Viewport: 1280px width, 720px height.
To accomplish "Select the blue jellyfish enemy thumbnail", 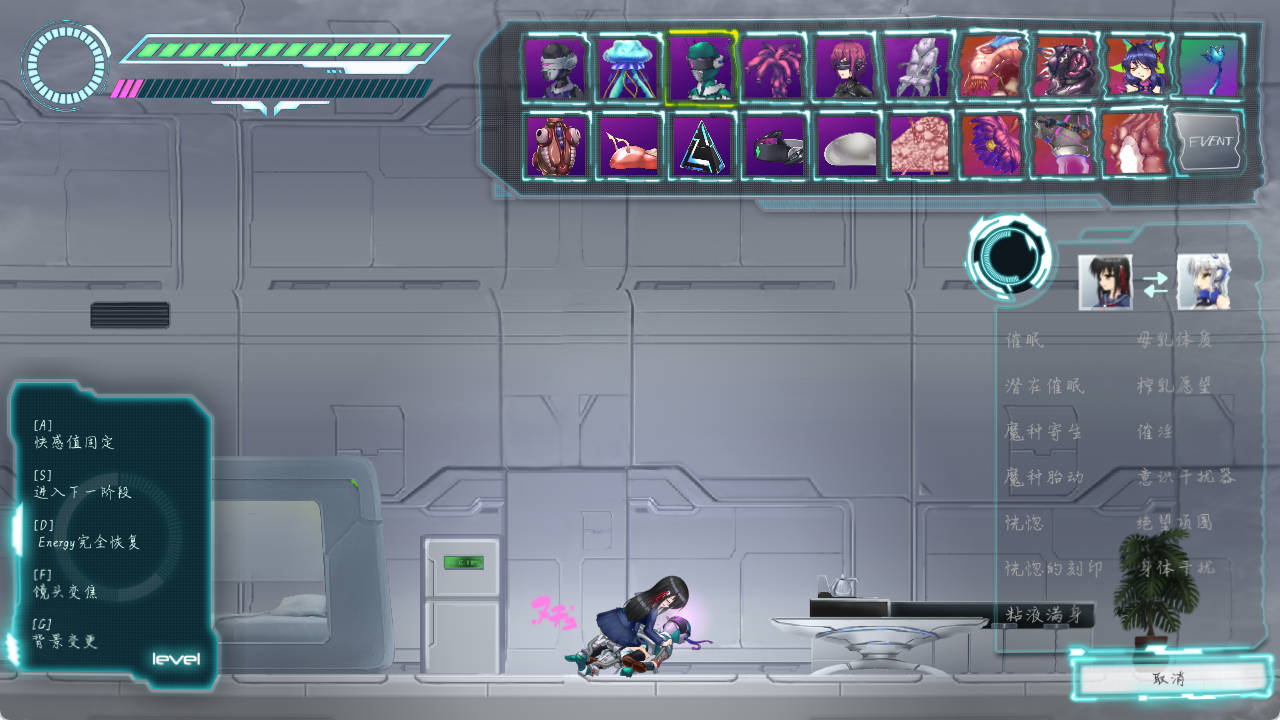I will 628,68.
